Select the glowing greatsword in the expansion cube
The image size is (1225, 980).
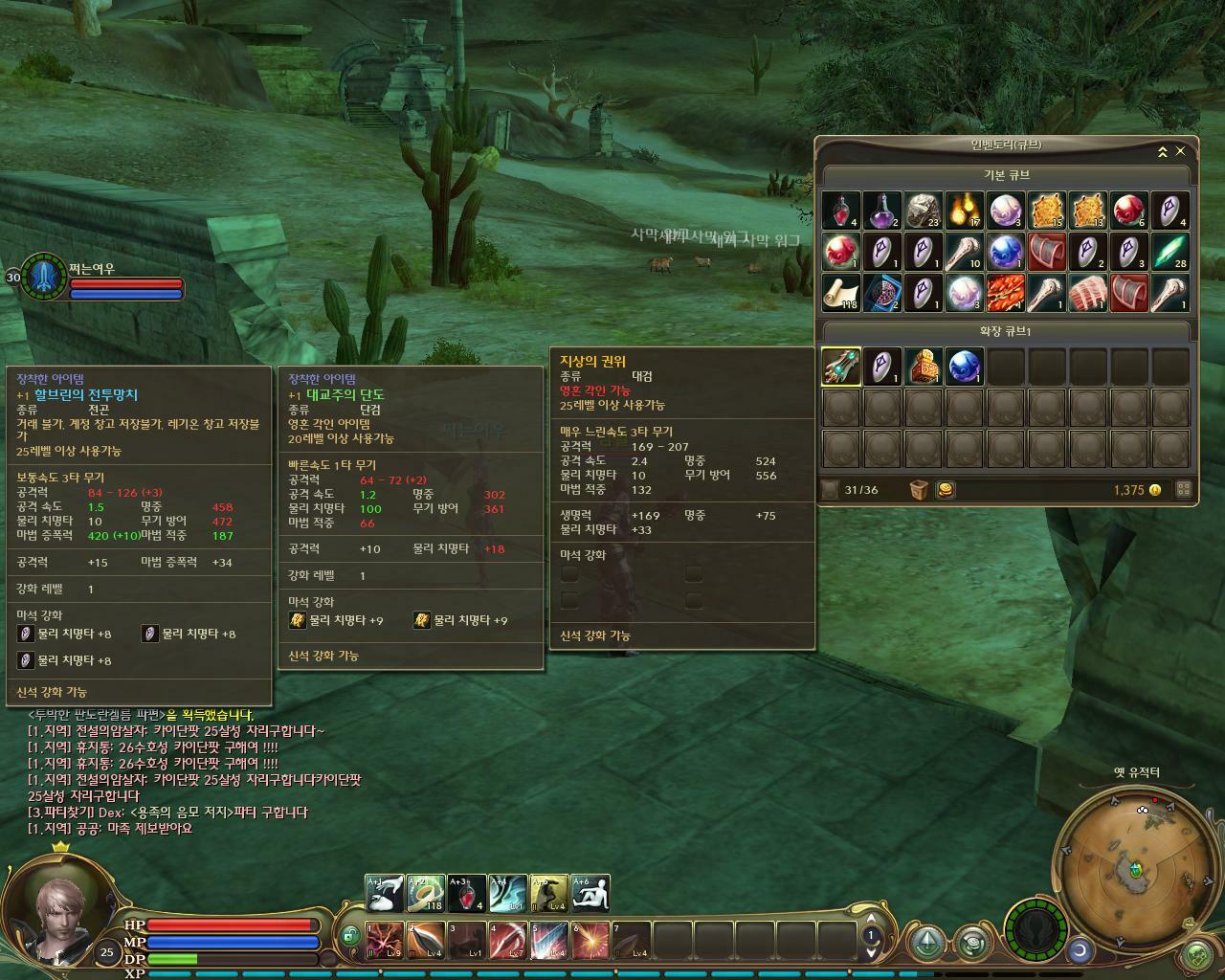[x=841, y=367]
